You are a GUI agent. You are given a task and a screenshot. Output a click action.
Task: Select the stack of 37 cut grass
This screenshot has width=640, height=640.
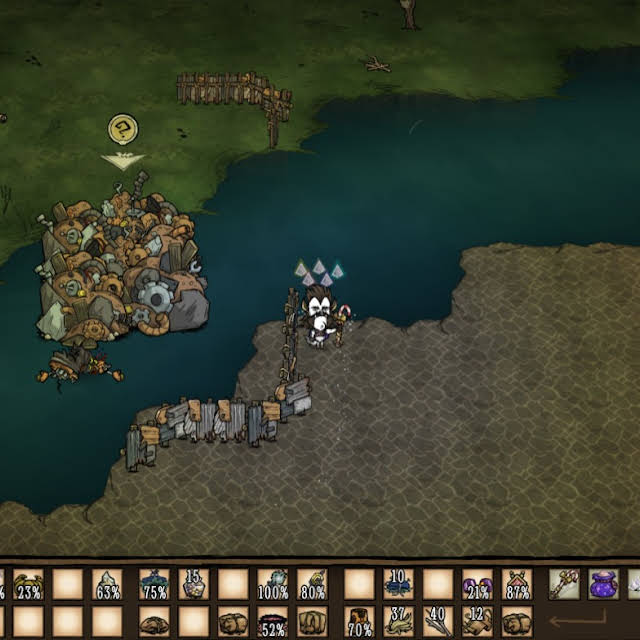(398, 622)
